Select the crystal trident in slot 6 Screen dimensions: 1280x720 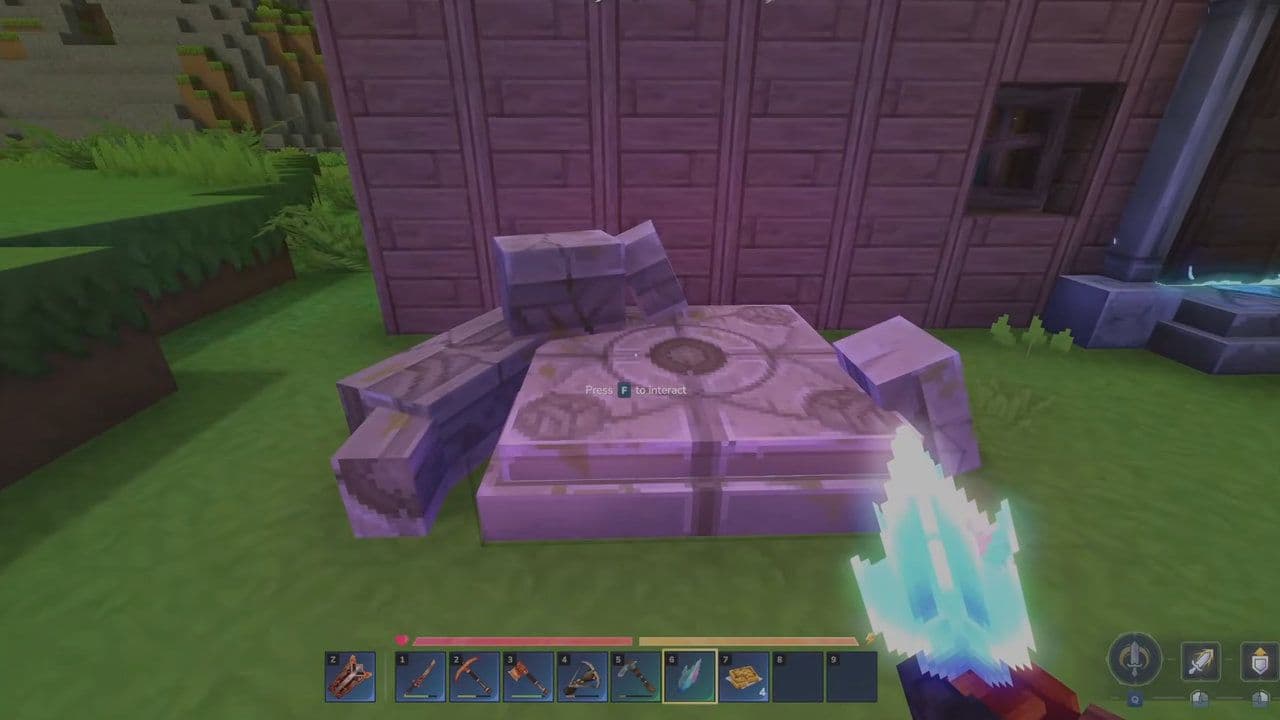pos(689,677)
